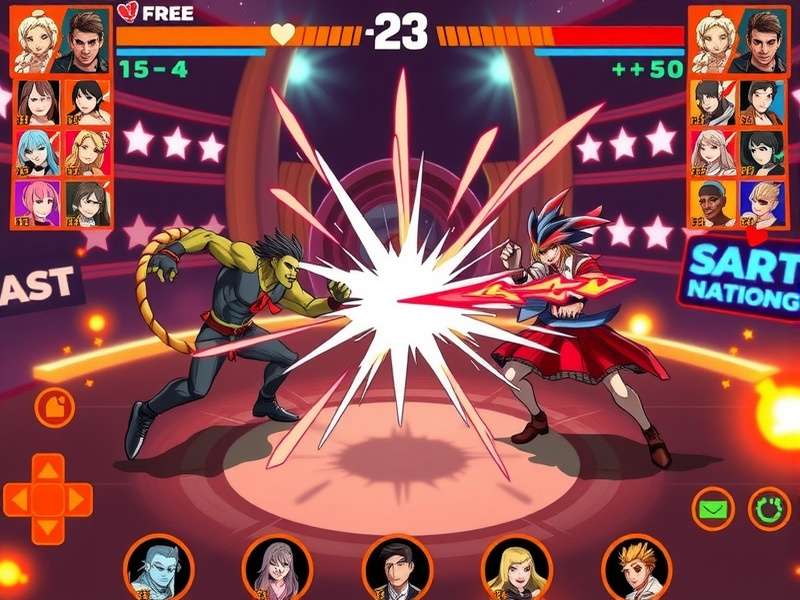Select the green-haired girl in right roster

click(x=764, y=152)
